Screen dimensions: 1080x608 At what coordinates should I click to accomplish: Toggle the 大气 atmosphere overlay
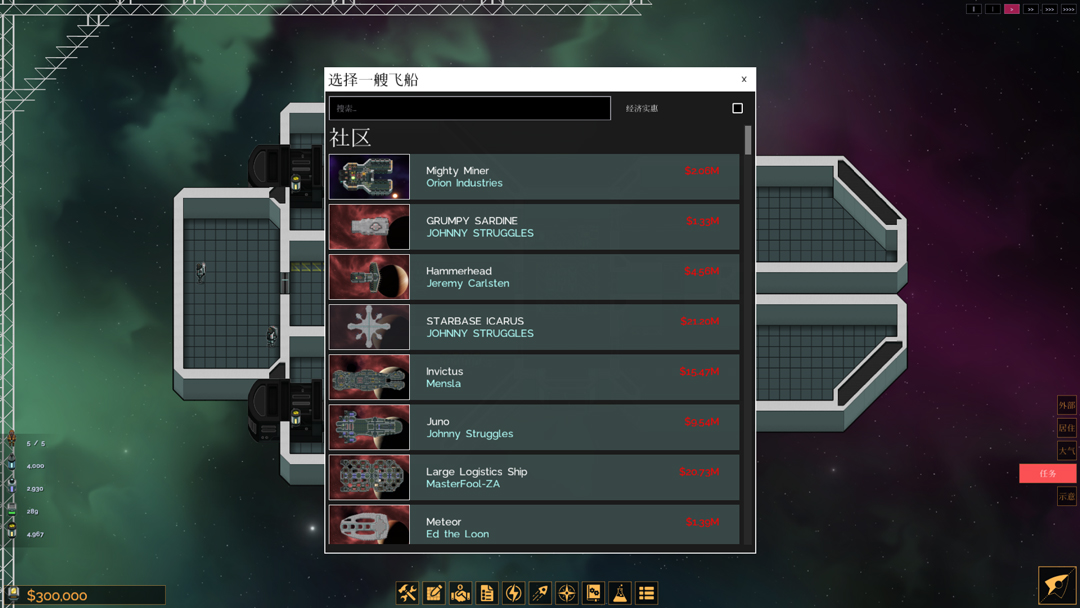tap(1067, 451)
